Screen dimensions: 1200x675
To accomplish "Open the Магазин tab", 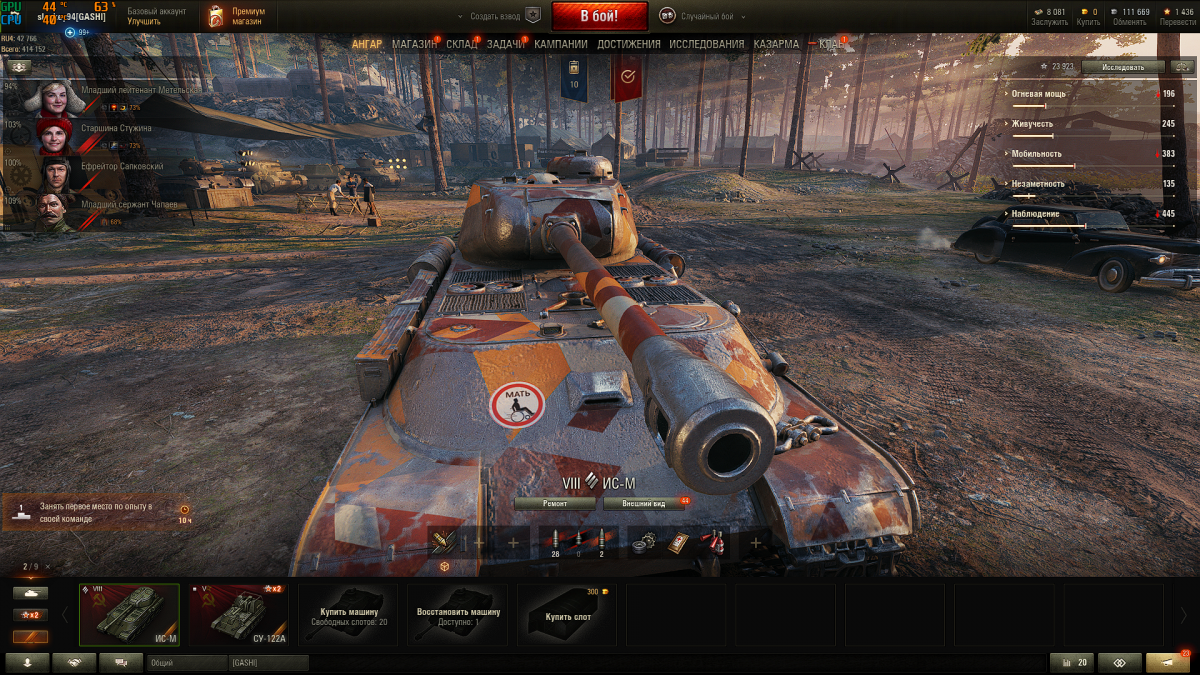I will [x=414, y=45].
